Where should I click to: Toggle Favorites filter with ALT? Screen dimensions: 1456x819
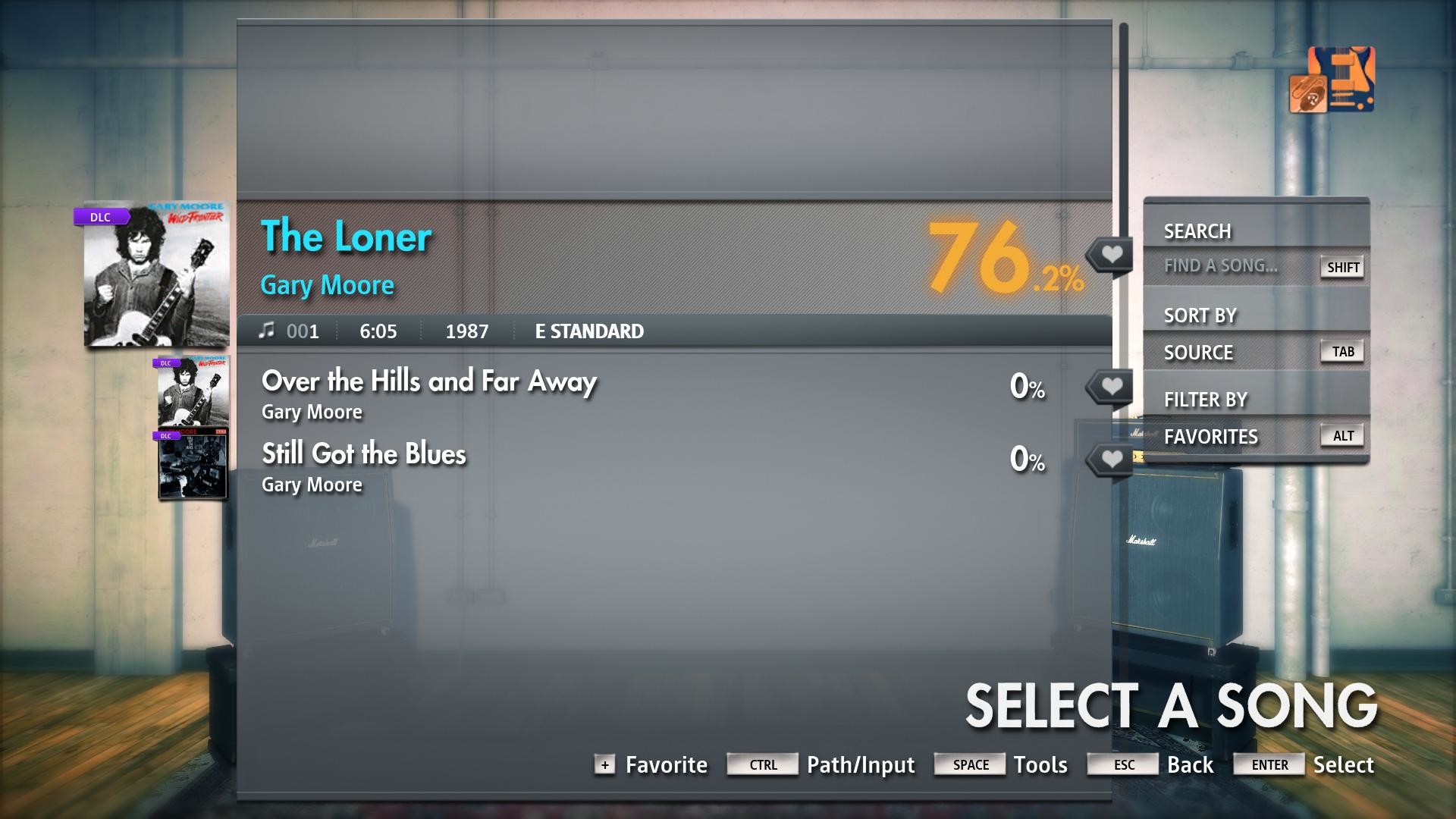[1341, 435]
